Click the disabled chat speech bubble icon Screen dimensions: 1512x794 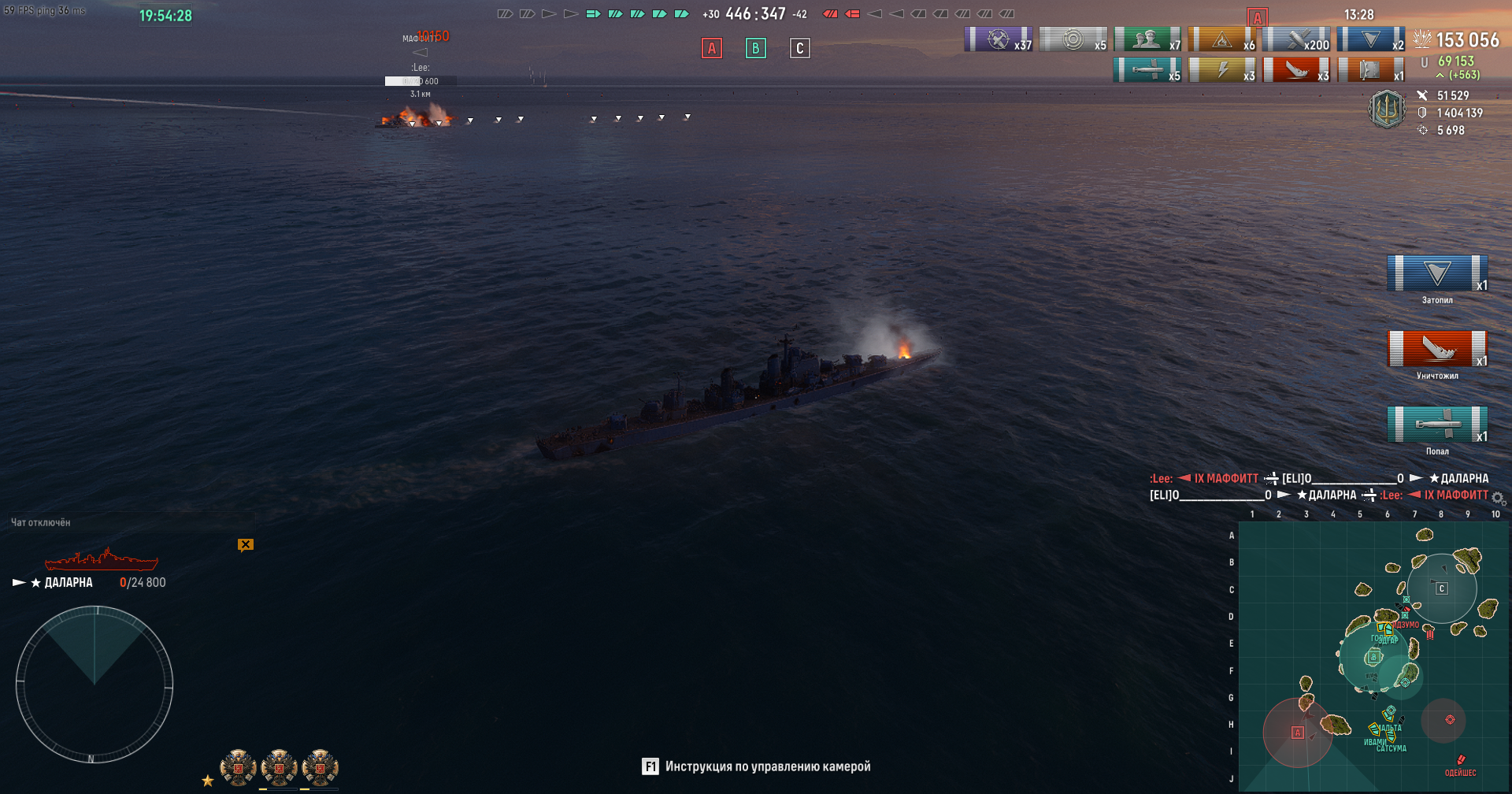pyautogui.click(x=246, y=544)
